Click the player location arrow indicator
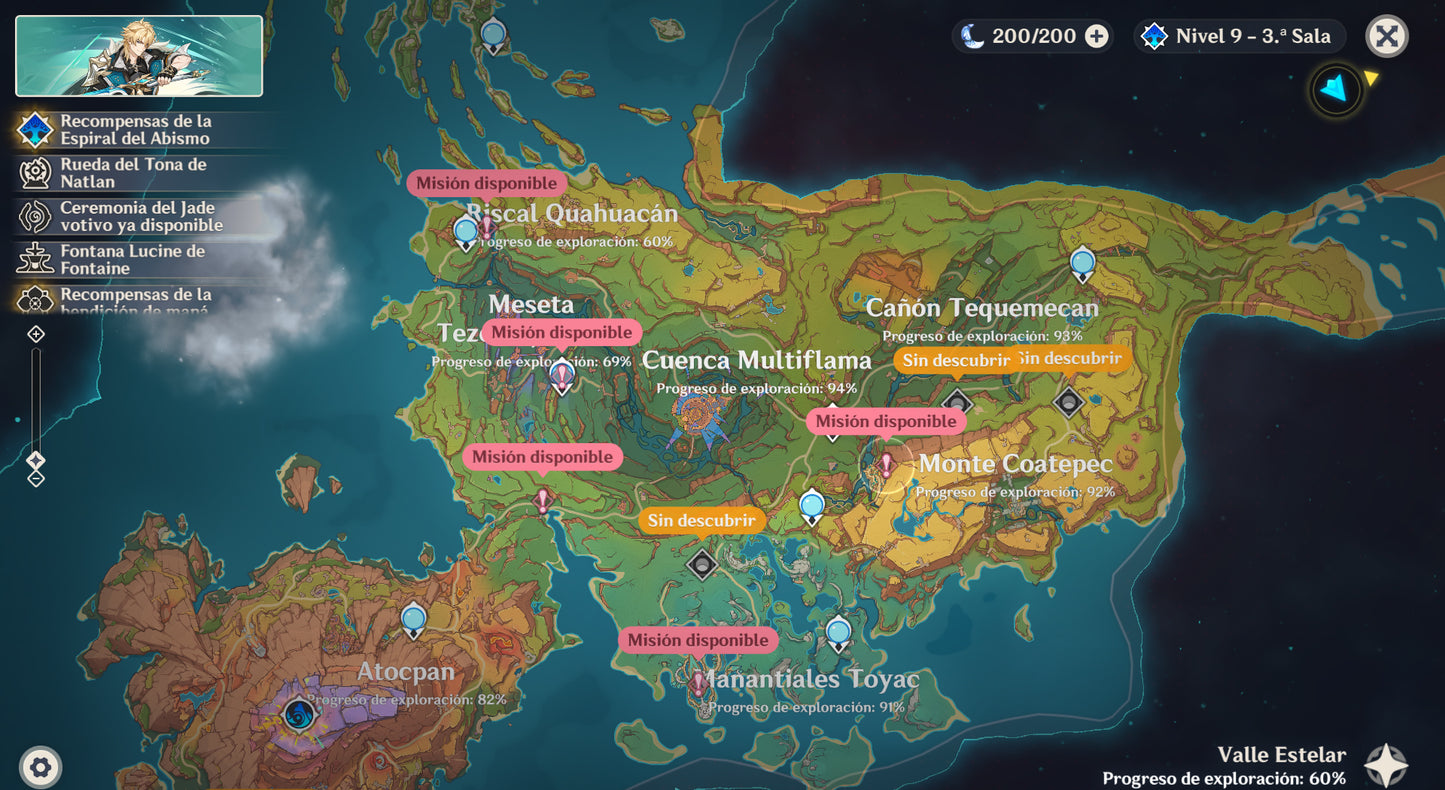 point(1335,90)
